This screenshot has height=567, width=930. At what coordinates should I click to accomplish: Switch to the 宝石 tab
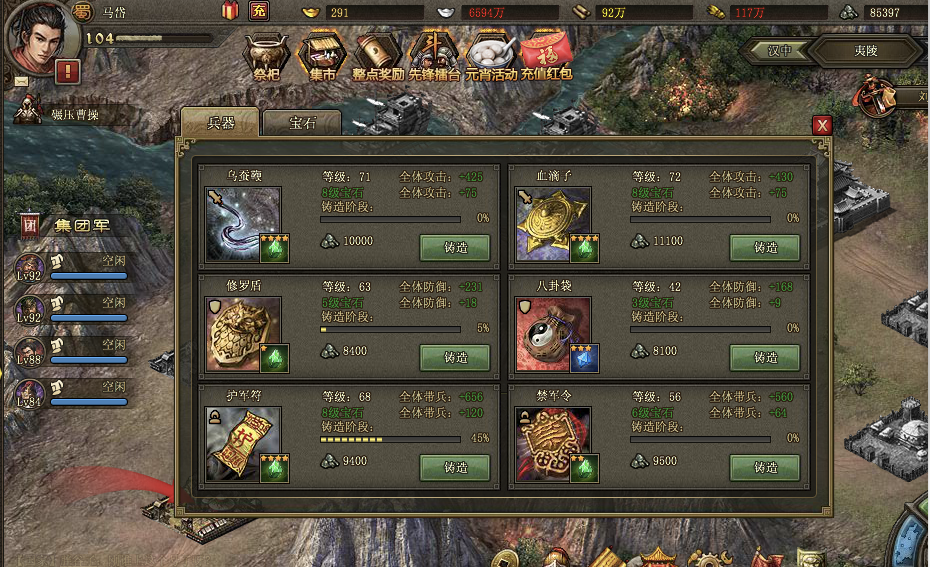coord(301,123)
